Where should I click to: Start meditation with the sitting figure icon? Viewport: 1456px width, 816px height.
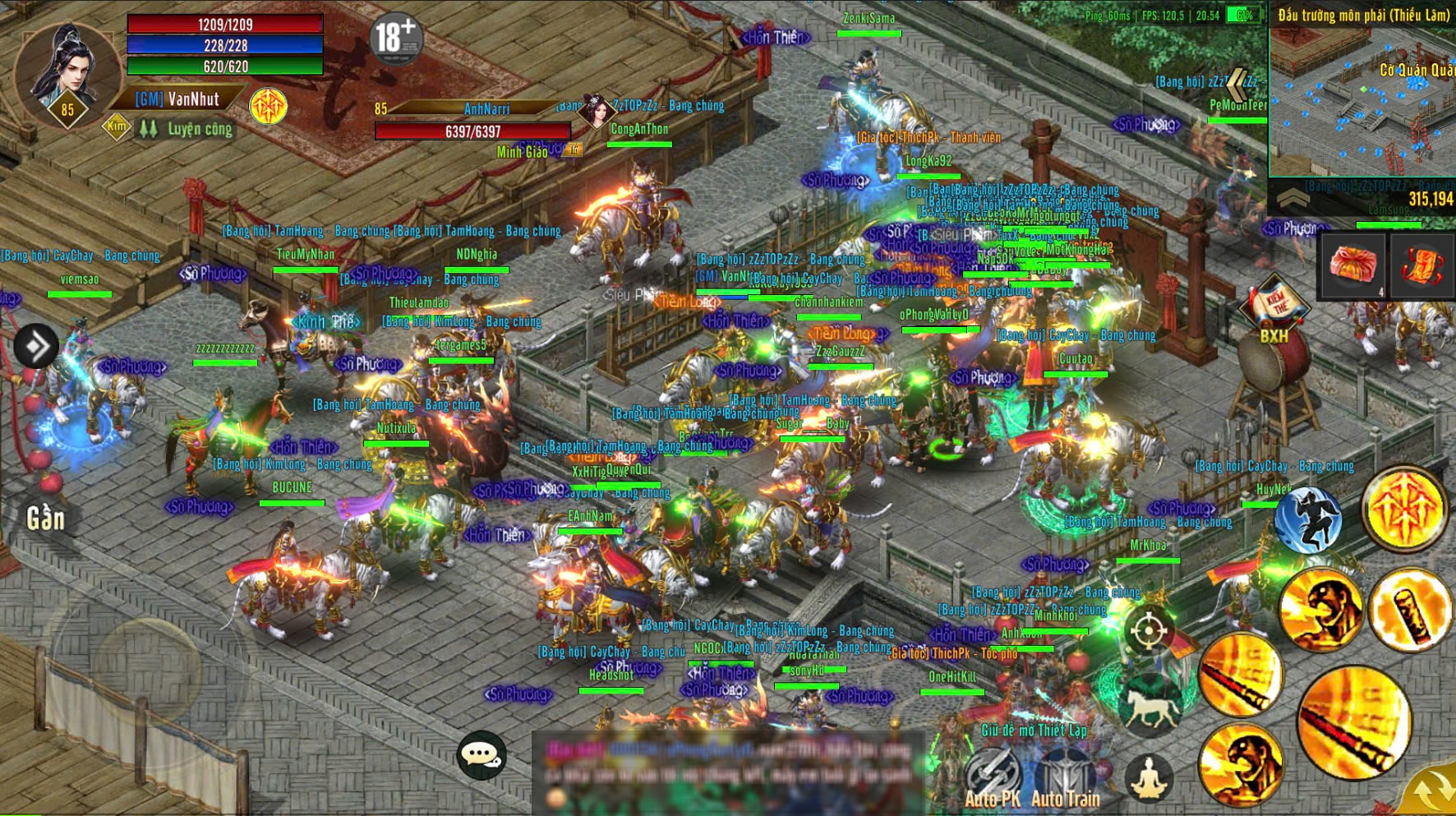coord(1149,777)
